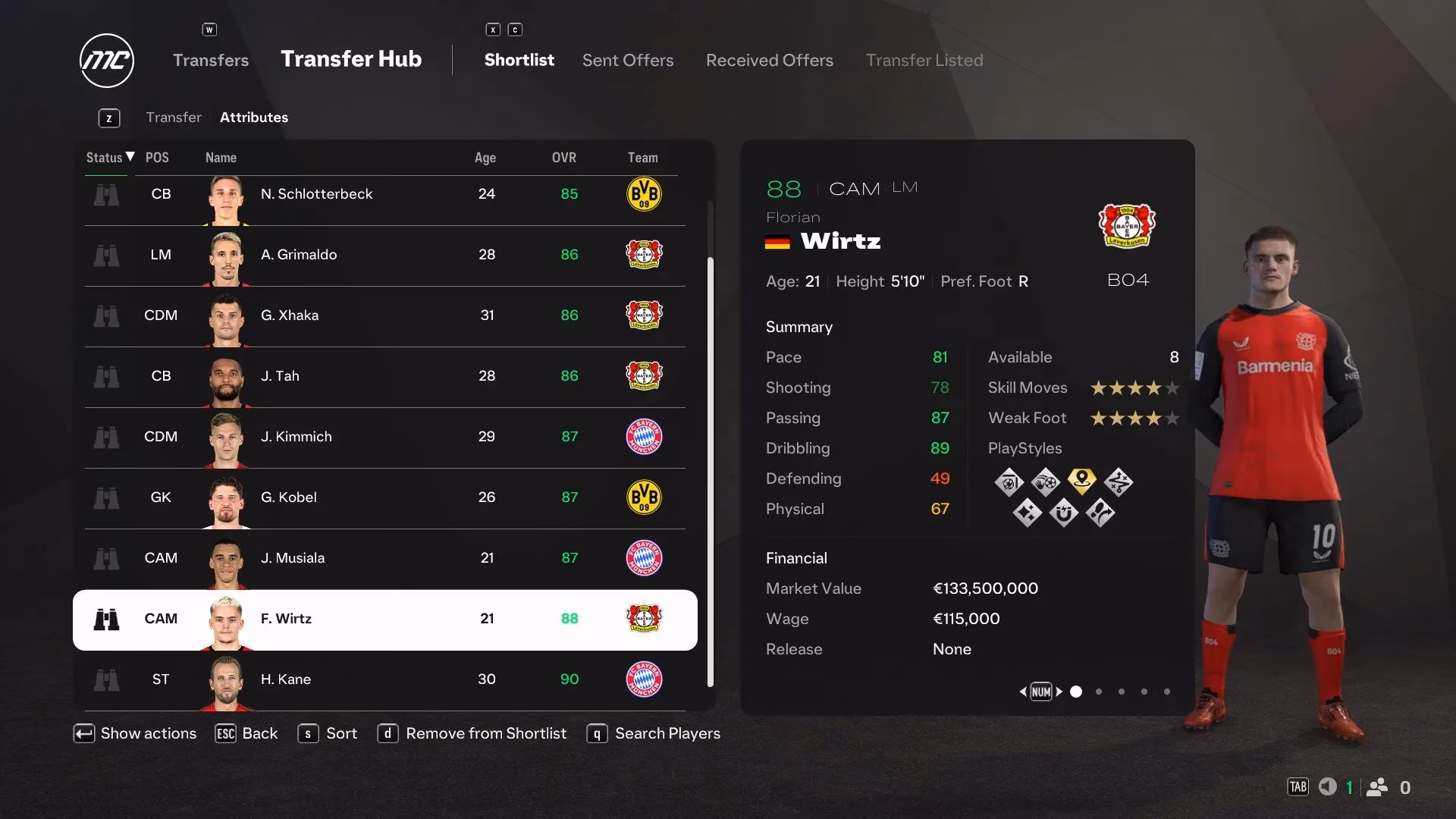This screenshot has width=1456, height=819.
Task: Toggle the shortlist binoculars for G. Kobel
Action: (x=108, y=498)
